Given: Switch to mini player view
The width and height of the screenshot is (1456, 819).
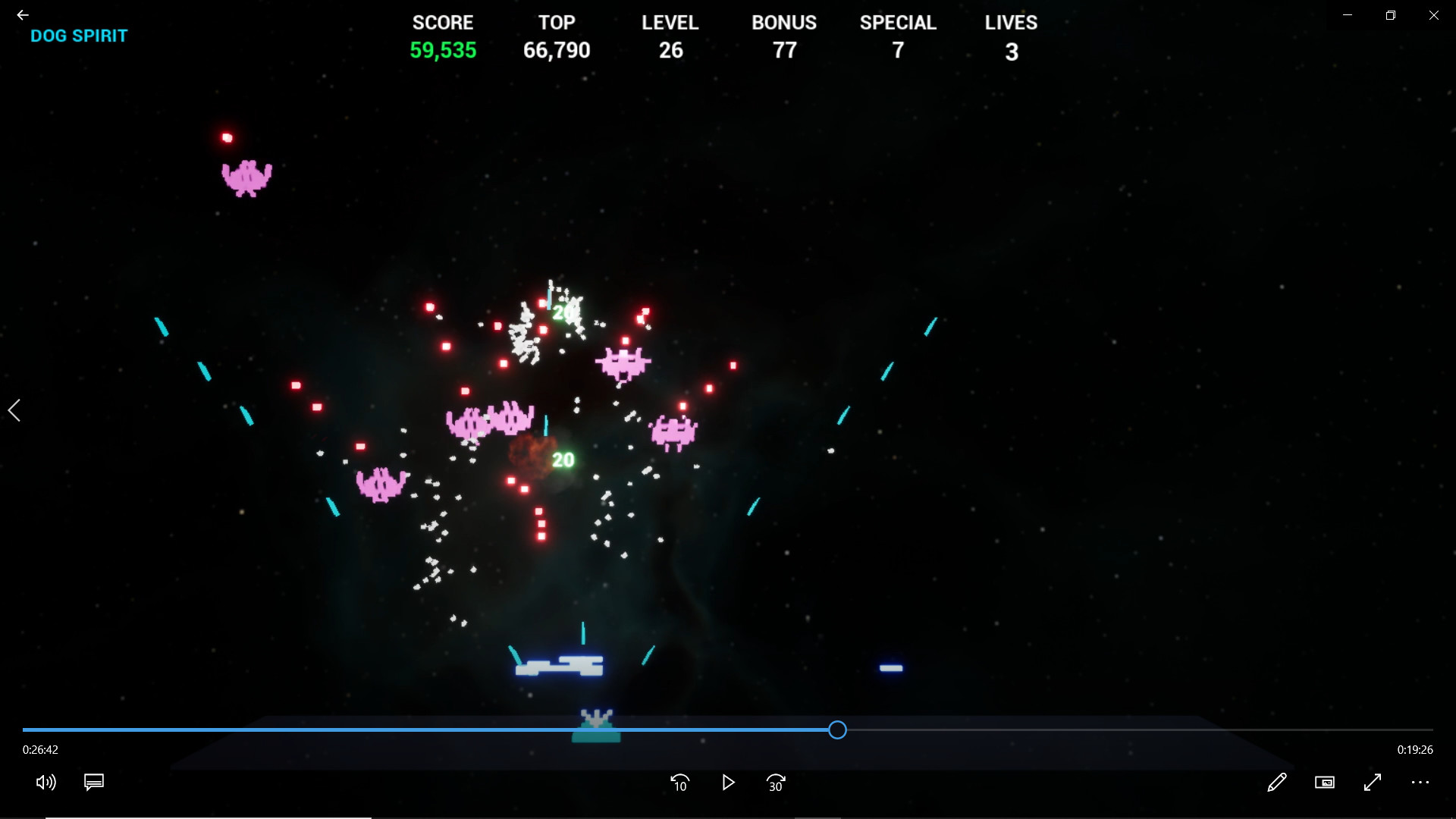Looking at the screenshot, I should coord(1325,783).
